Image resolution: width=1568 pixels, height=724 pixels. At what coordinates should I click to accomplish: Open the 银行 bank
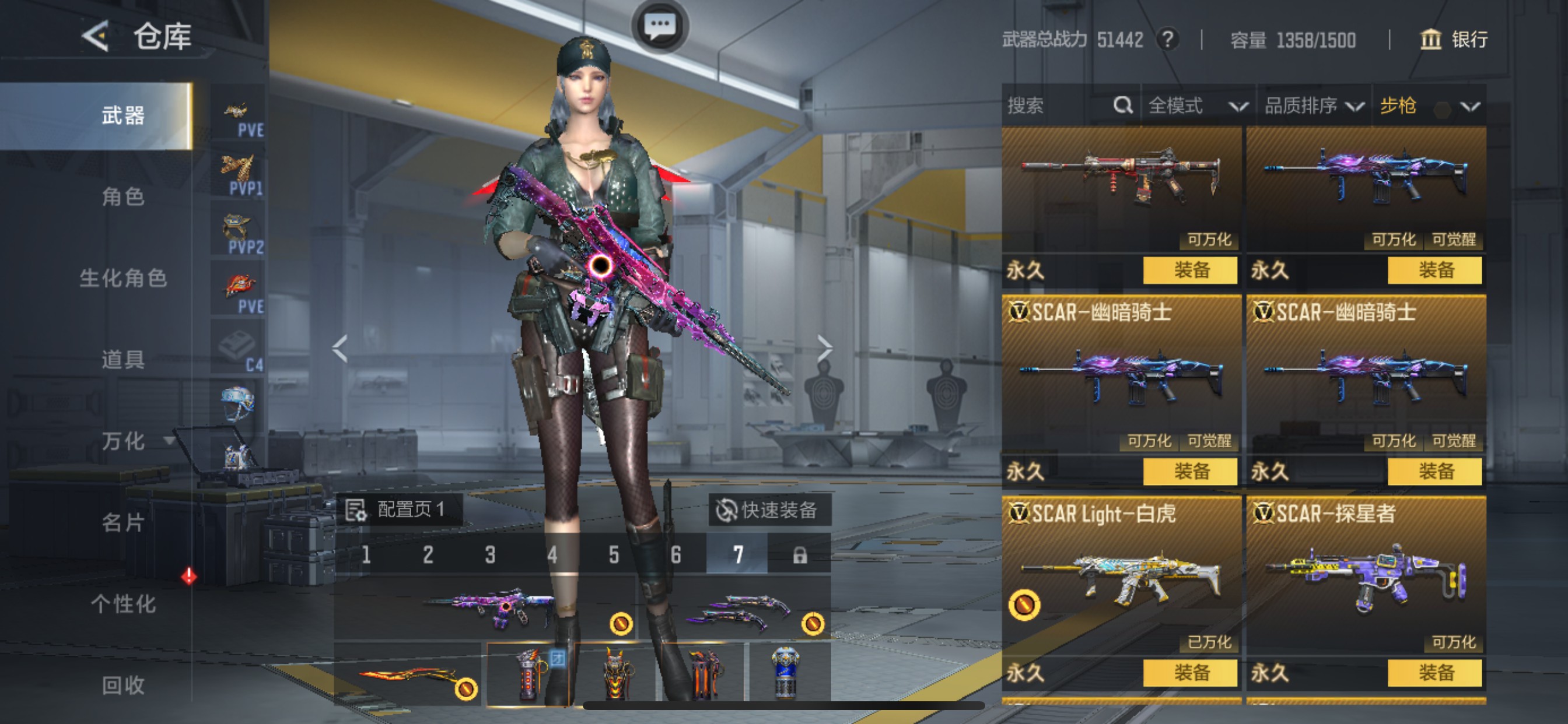pyautogui.click(x=1454, y=40)
